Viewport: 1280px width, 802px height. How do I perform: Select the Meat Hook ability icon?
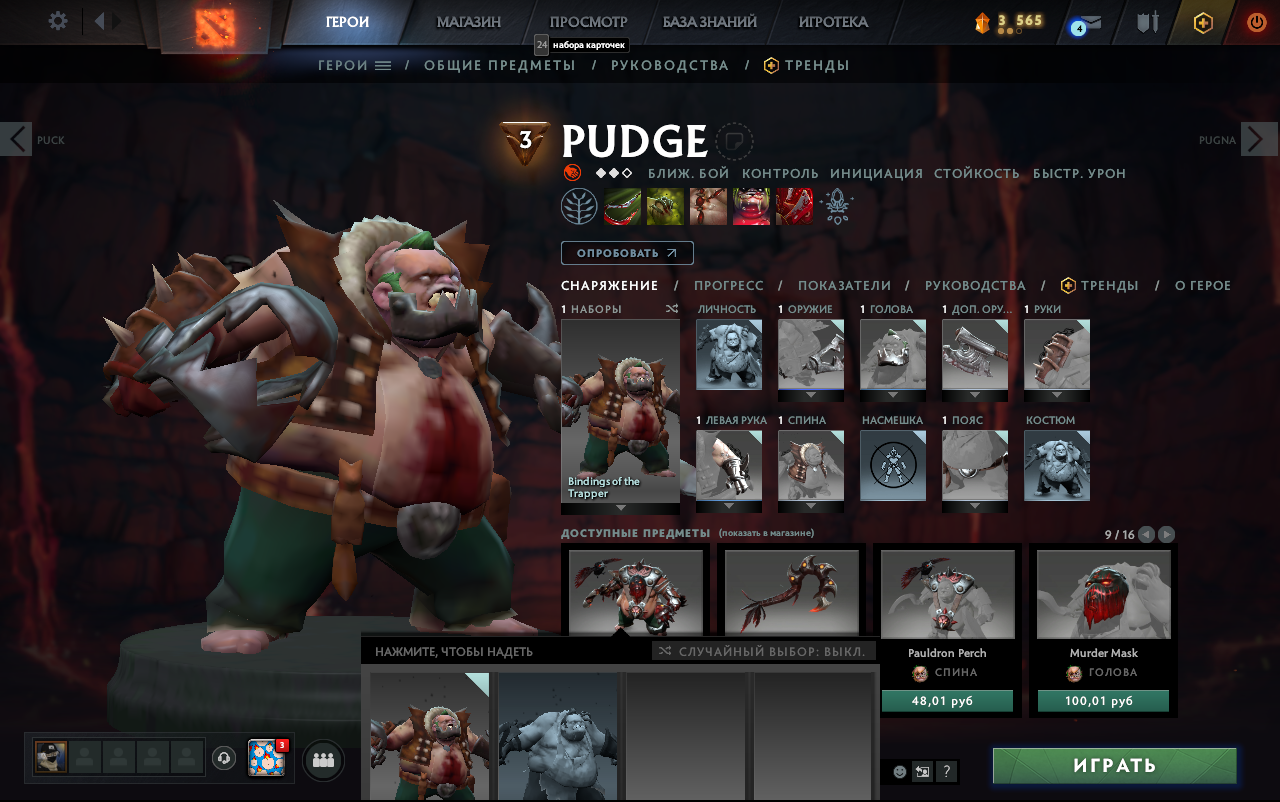(623, 206)
